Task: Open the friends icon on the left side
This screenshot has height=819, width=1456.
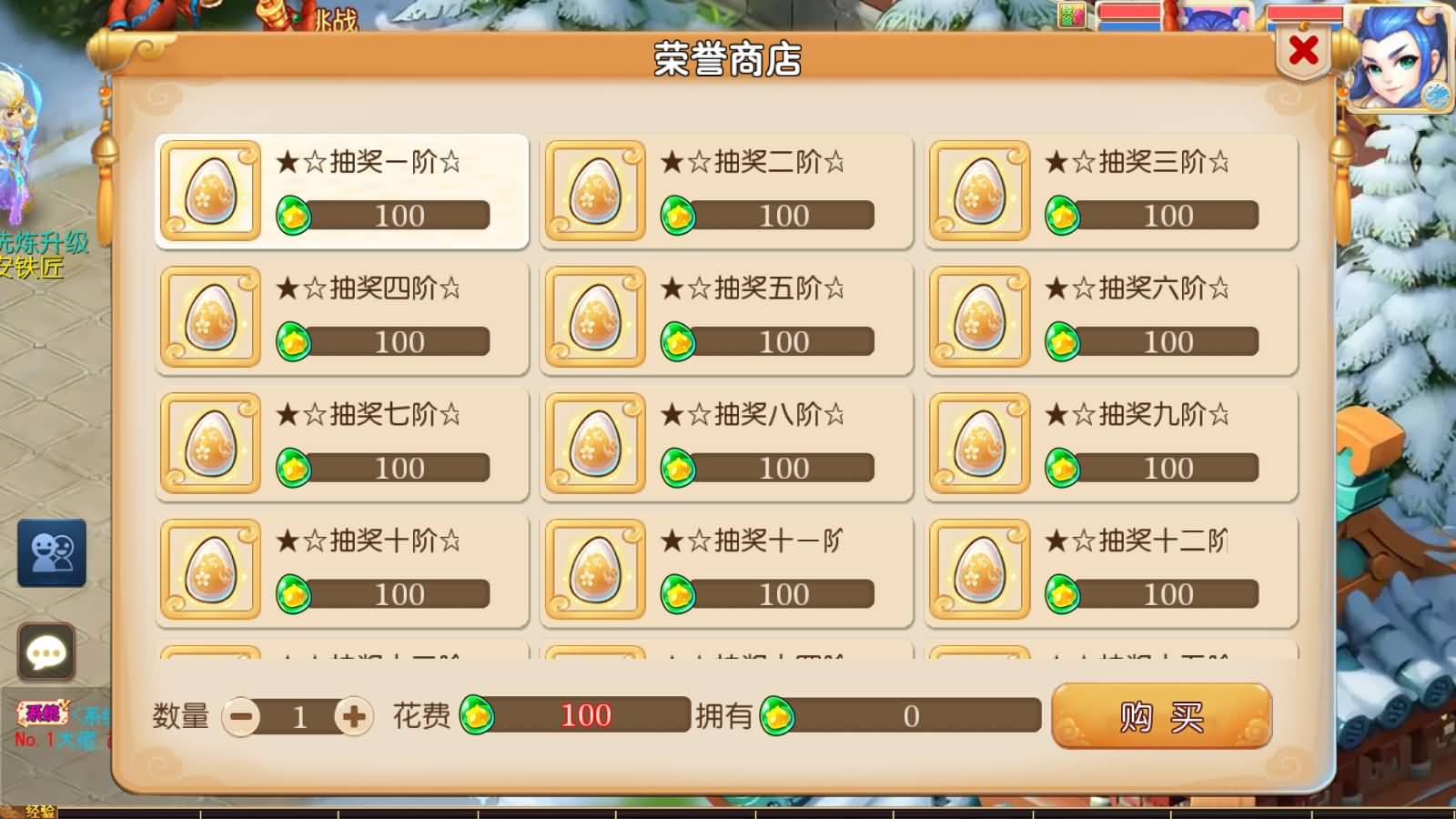Action: coord(50,552)
